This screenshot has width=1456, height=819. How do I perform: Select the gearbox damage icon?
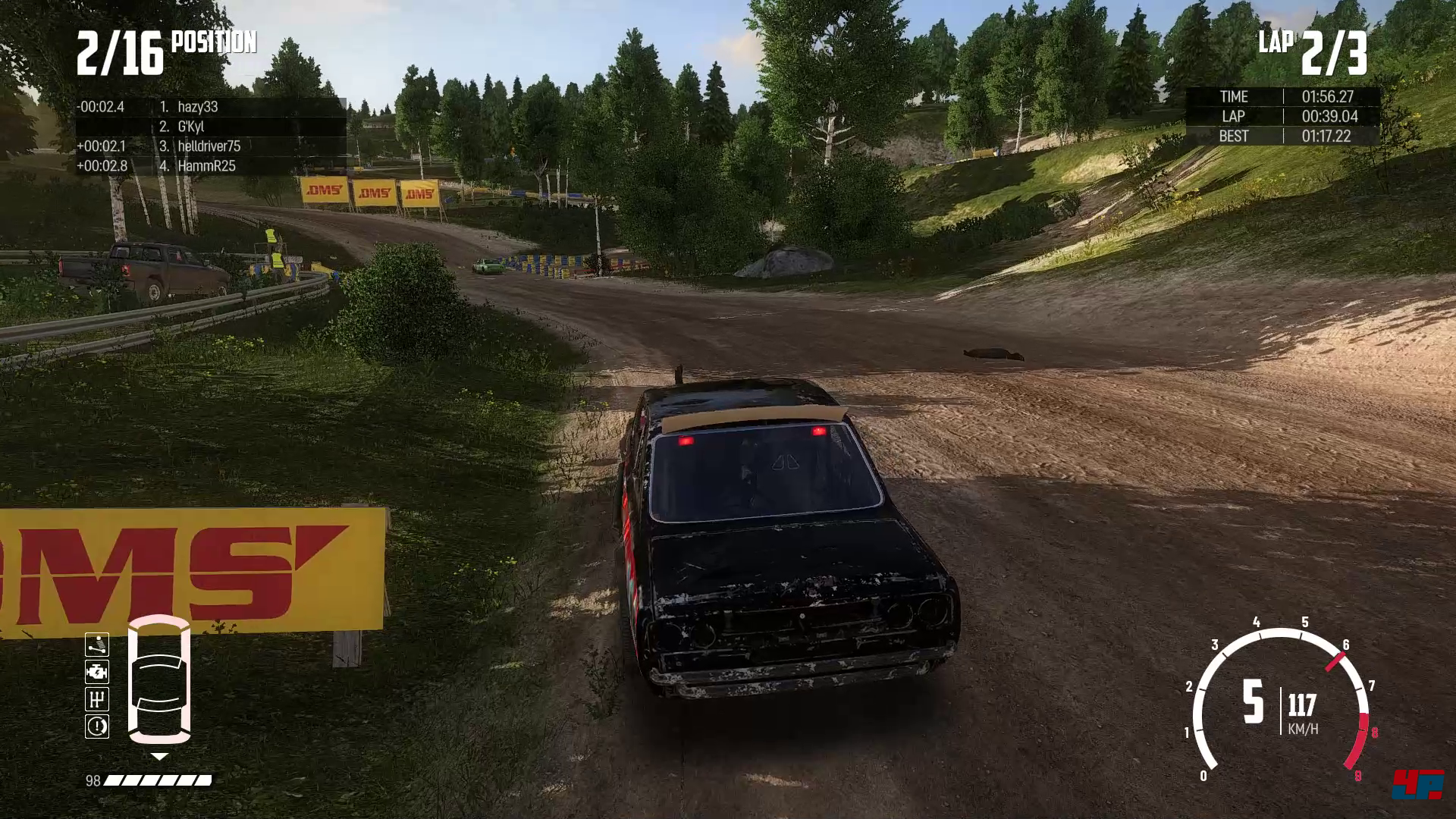97,699
